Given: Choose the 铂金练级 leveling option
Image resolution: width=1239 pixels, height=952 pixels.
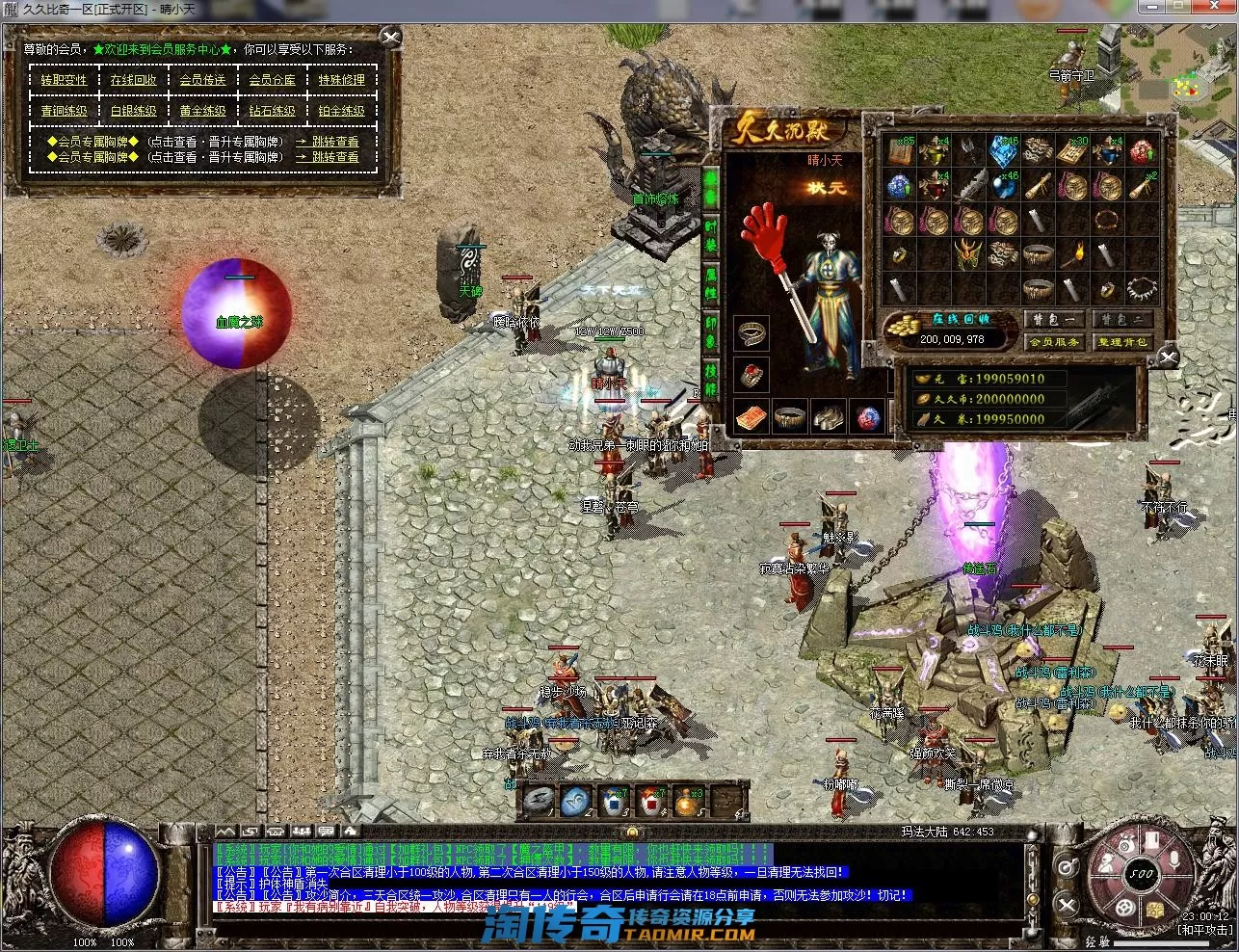Looking at the screenshot, I should coord(341,112).
